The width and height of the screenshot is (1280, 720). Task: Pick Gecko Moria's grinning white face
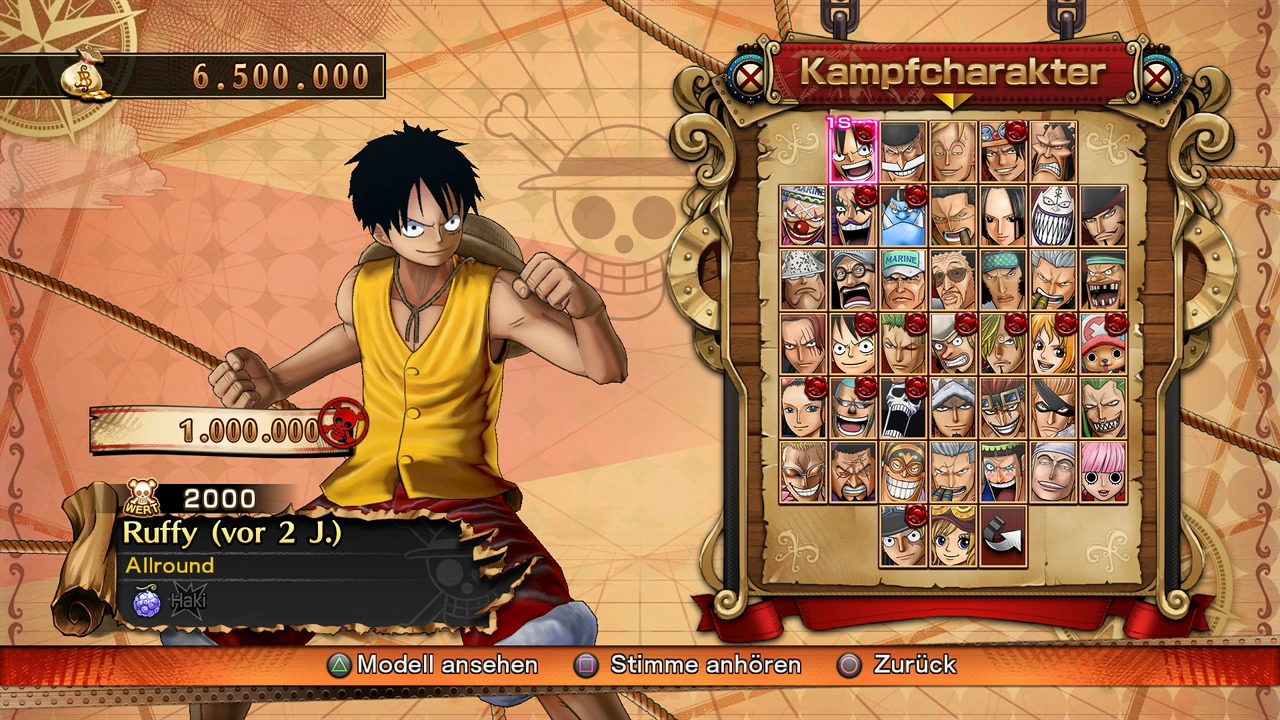1053,216
